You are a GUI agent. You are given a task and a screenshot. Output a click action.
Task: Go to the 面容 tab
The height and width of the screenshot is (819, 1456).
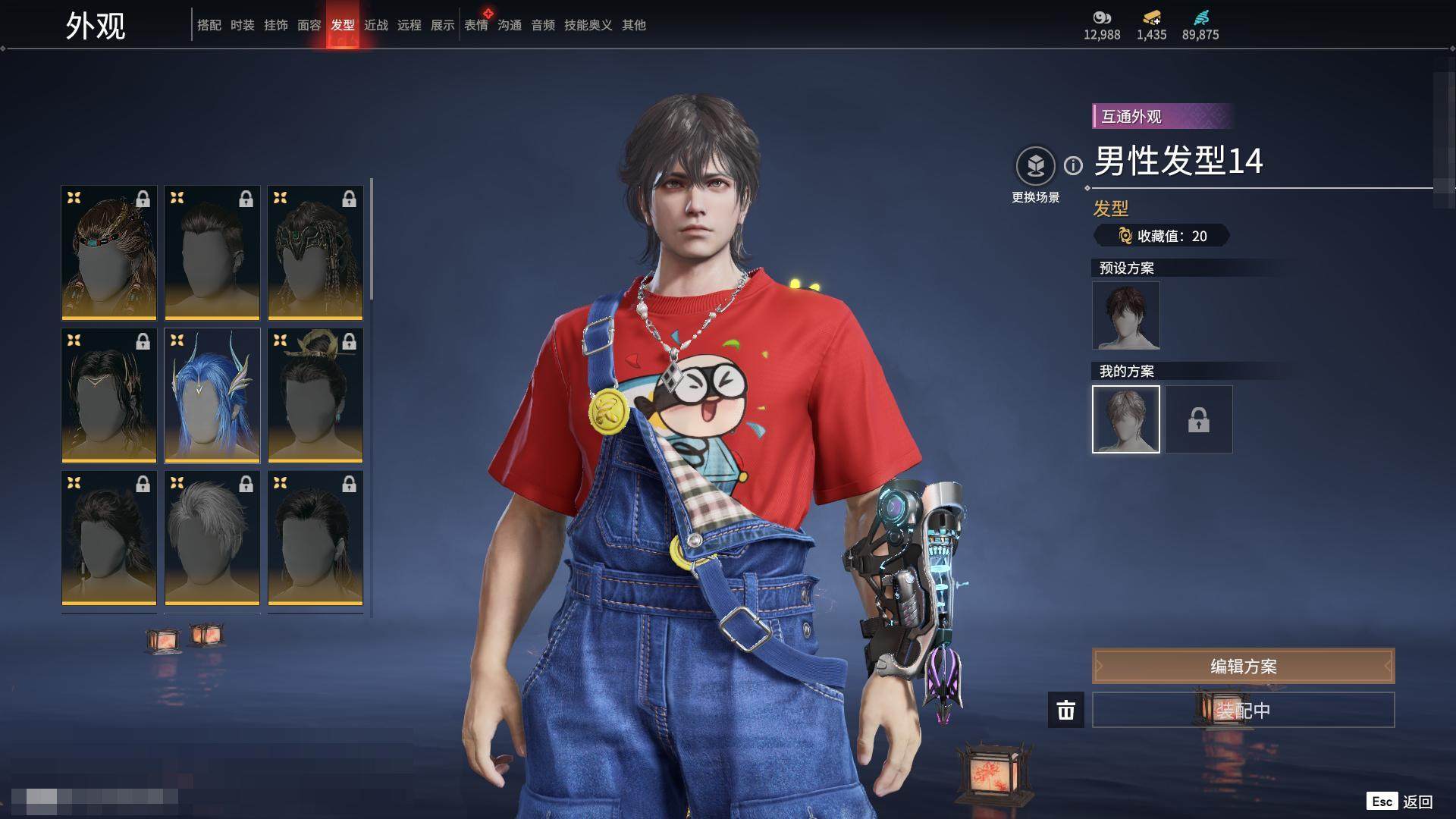pyautogui.click(x=309, y=25)
